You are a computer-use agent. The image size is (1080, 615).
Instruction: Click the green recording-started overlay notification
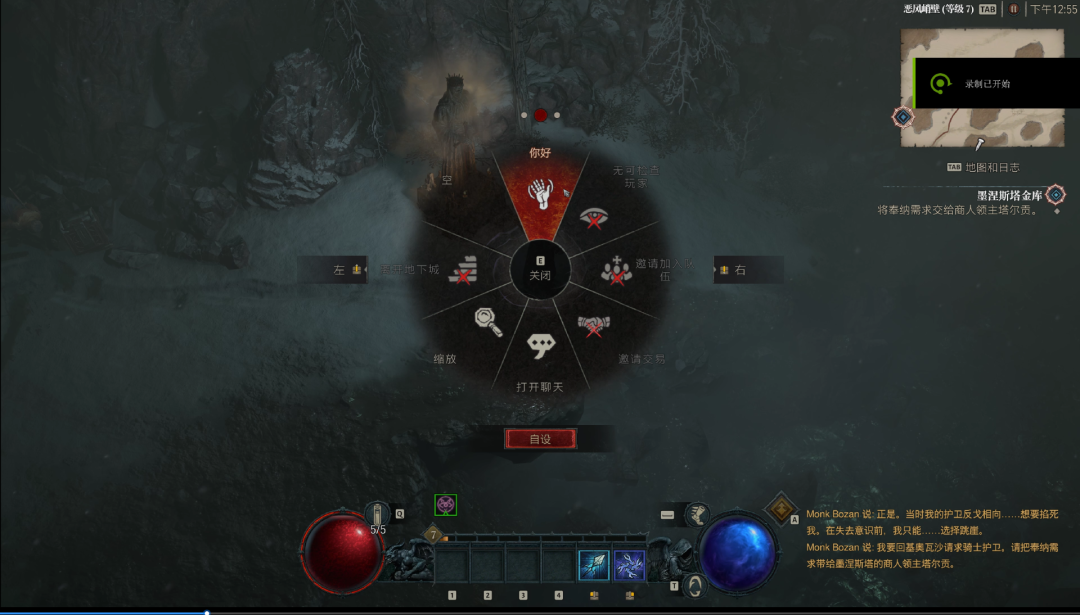pyautogui.click(x=985, y=83)
